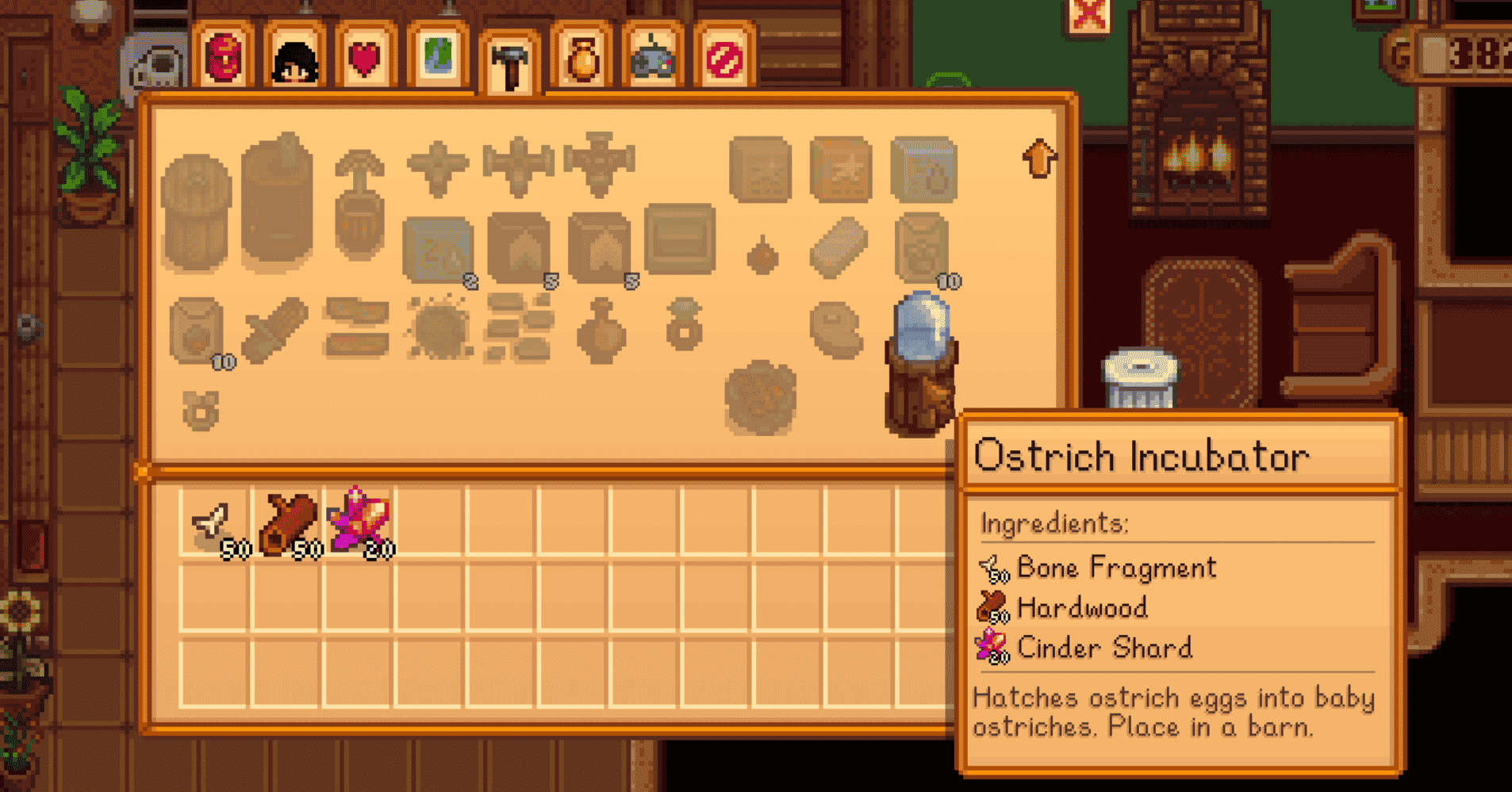Click the Cinder Shard icon in the ingredients list
The height and width of the screenshot is (792, 1512).
pyautogui.click(x=994, y=648)
